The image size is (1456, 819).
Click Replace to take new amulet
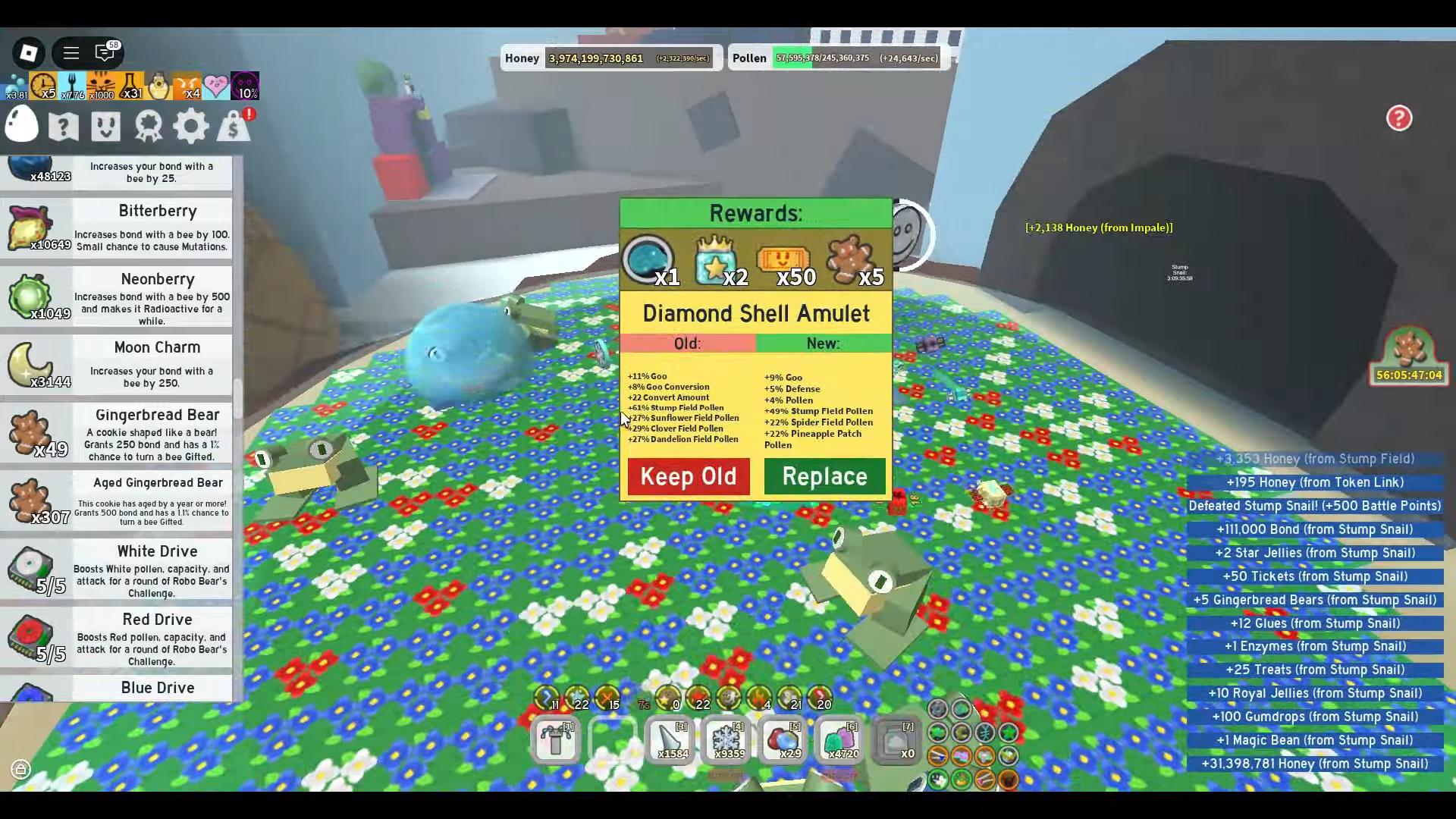pyautogui.click(x=824, y=476)
